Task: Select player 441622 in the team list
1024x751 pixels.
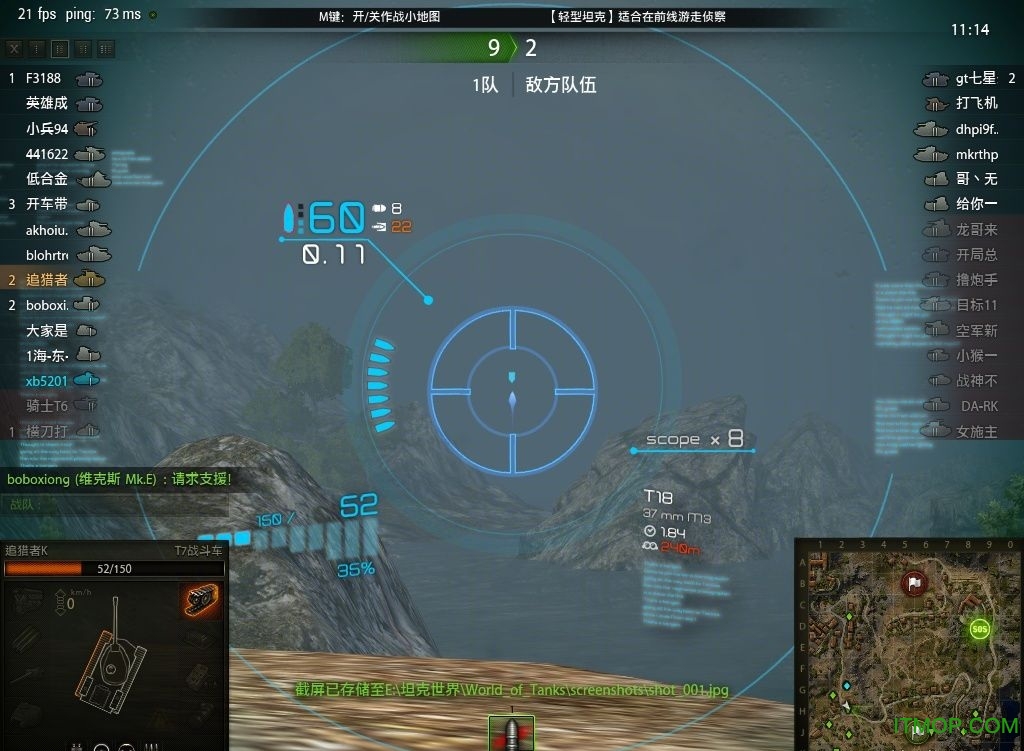Action: click(47, 154)
